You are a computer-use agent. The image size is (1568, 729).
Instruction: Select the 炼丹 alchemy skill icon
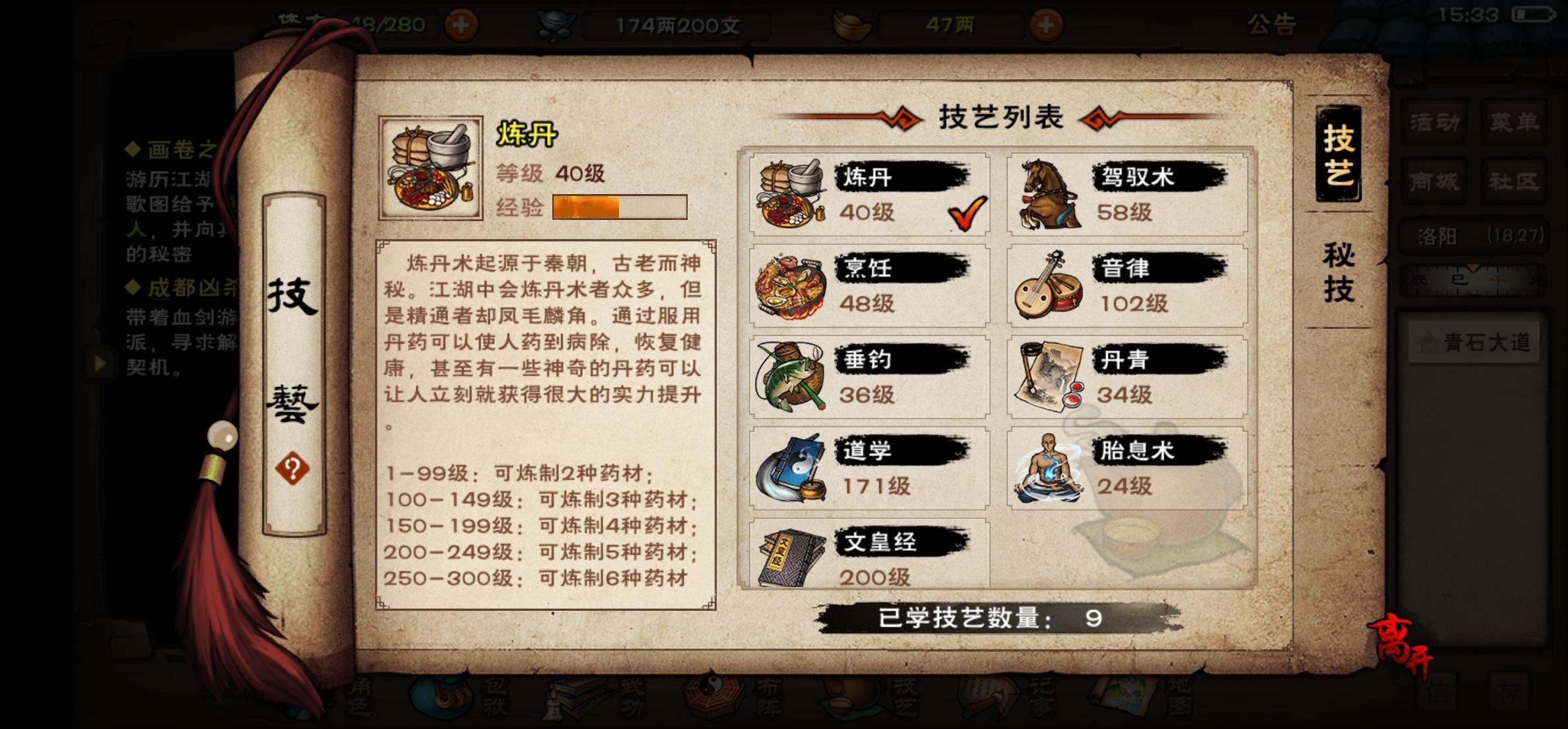(792, 195)
